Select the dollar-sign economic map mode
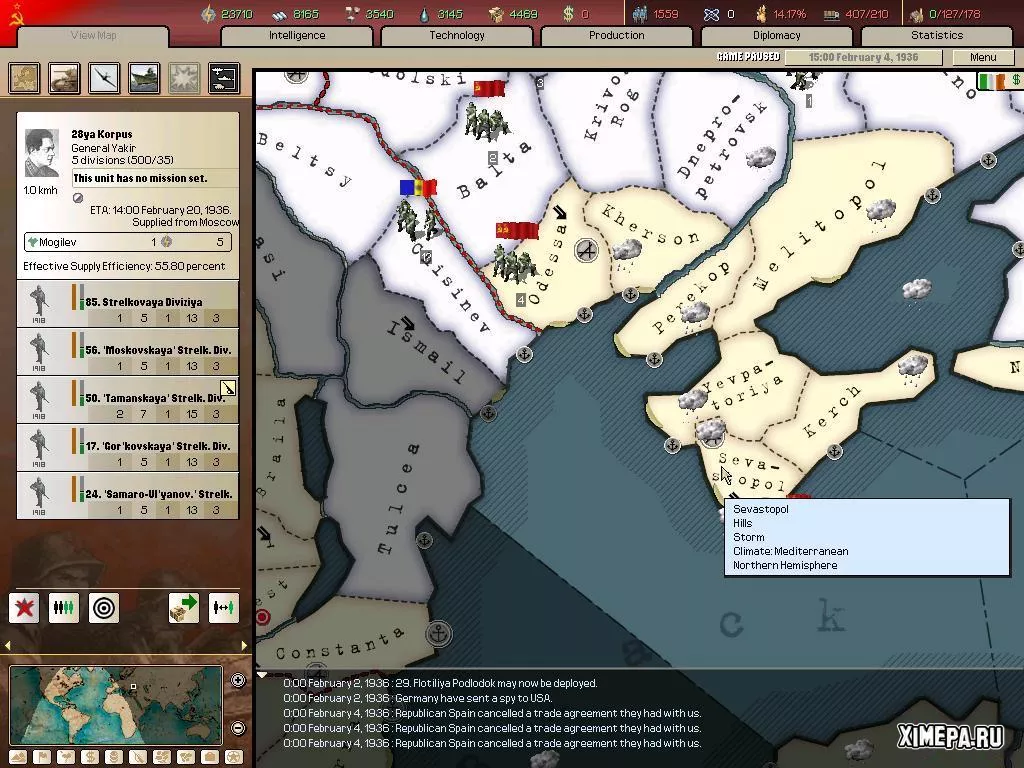This screenshot has width=1024, height=768. pyautogui.click(x=89, y=757)
